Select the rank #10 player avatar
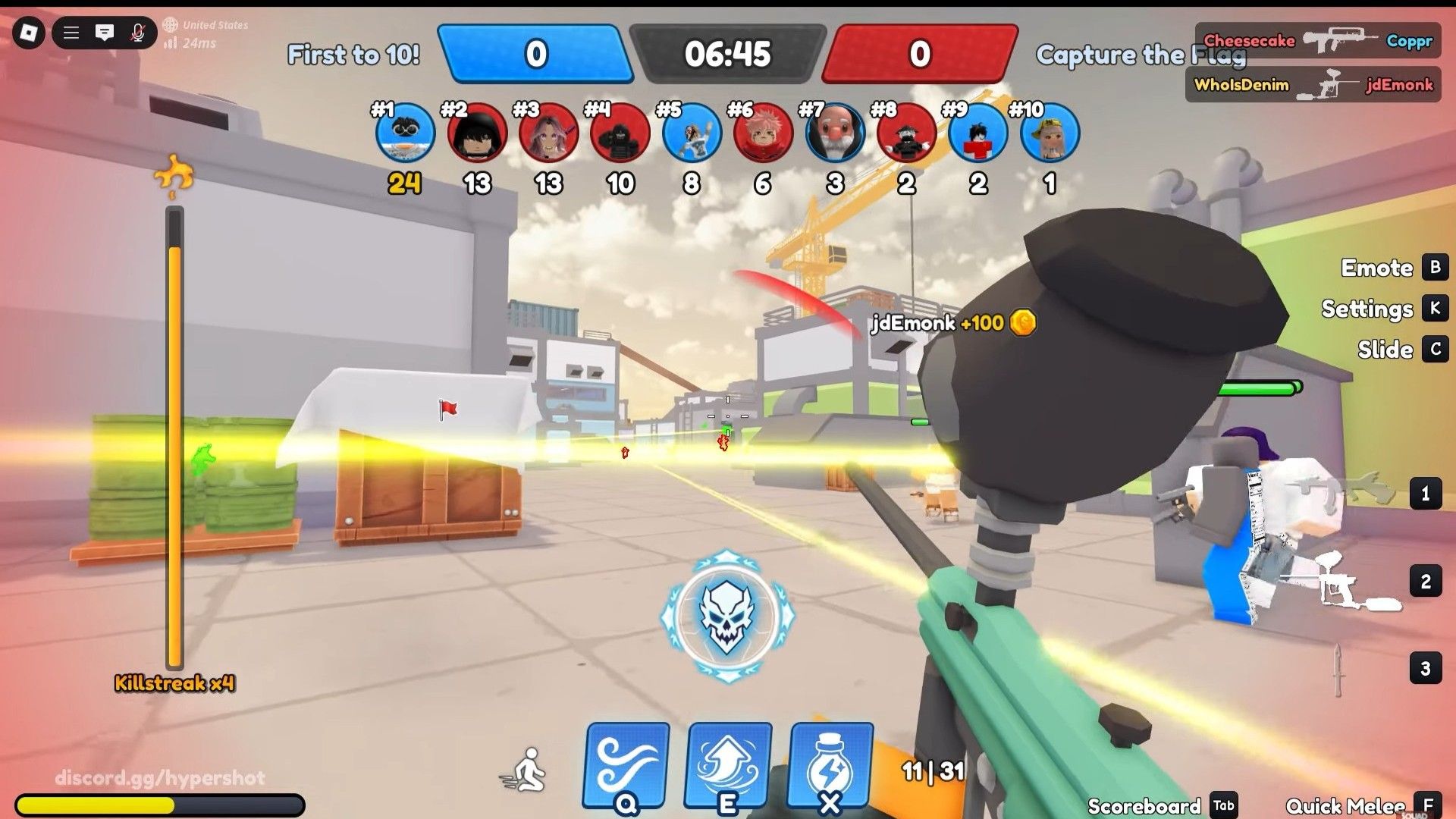This screenshot has height=819, width=1456. [x=1050, y=133]
